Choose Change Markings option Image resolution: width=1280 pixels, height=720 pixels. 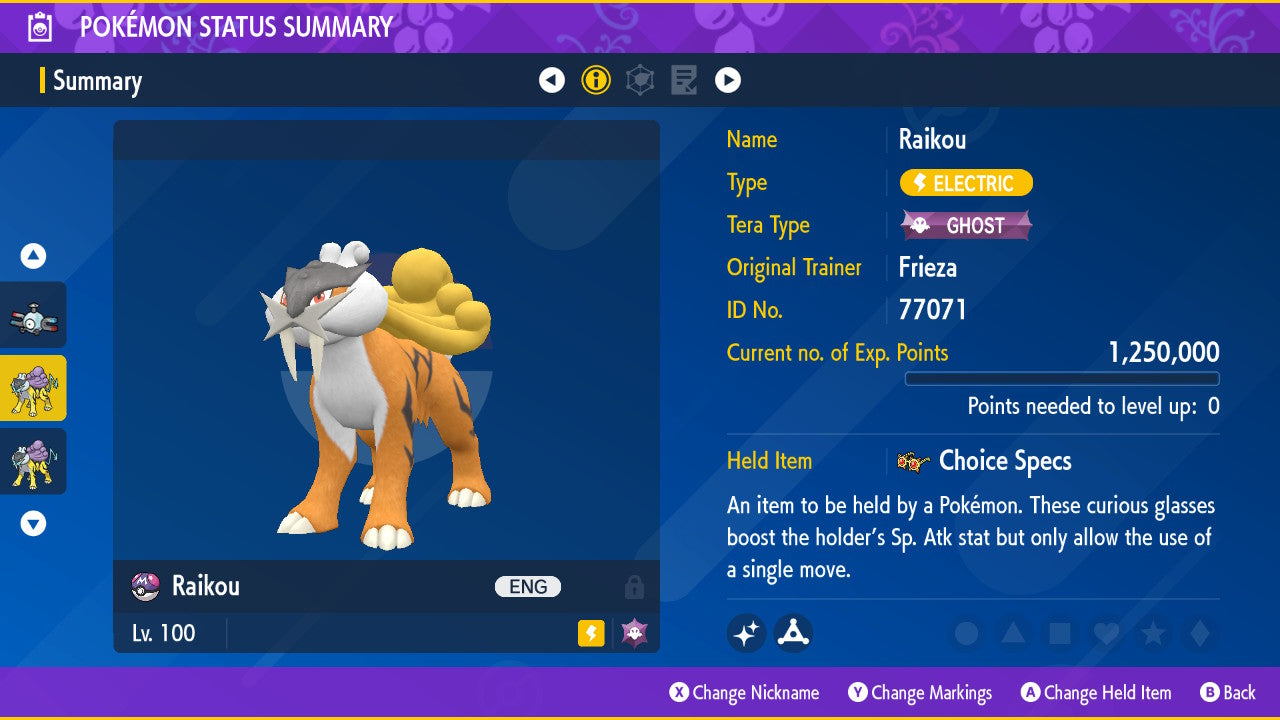(921, 692)
